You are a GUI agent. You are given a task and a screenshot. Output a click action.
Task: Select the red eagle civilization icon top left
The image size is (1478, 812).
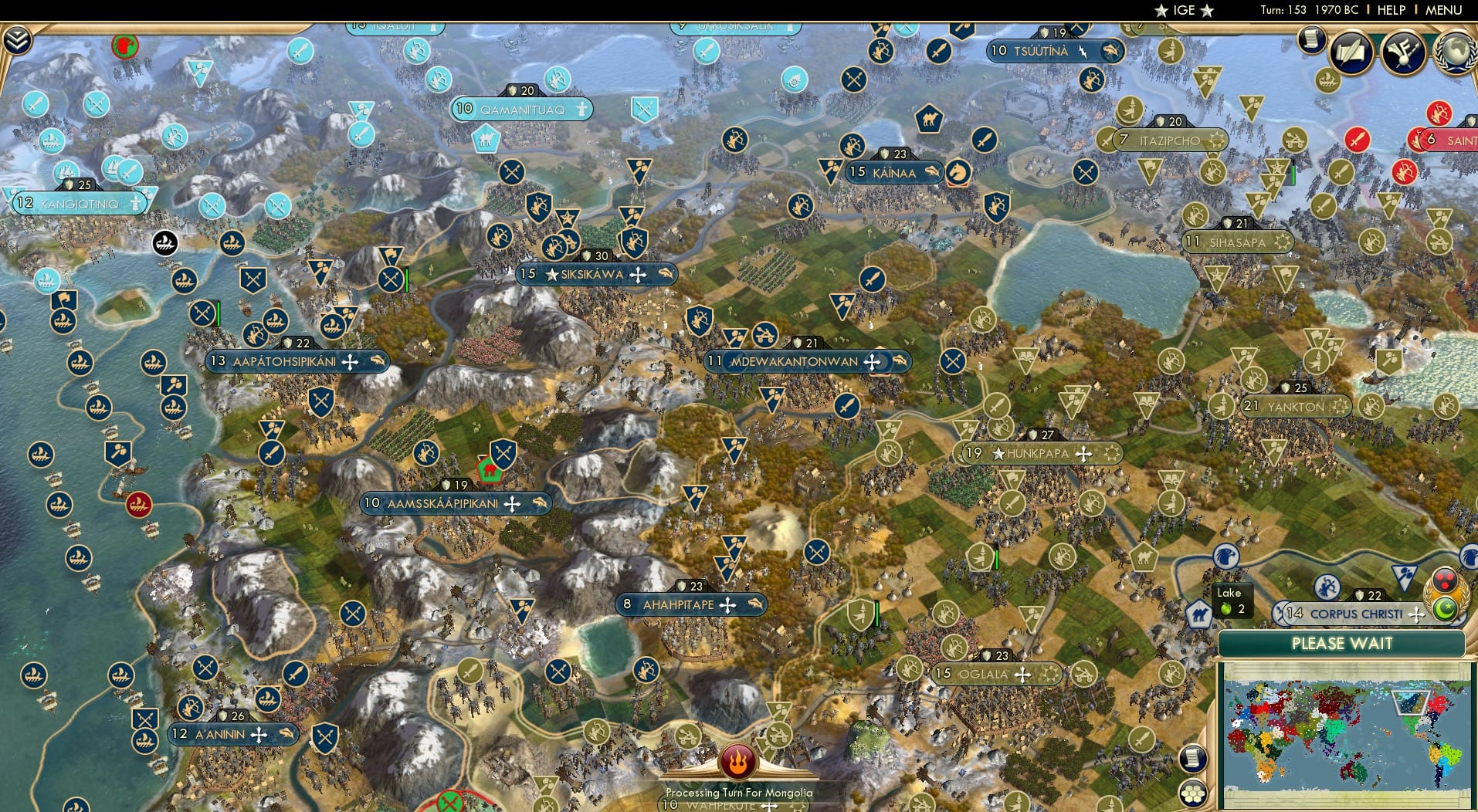(124, 48)
